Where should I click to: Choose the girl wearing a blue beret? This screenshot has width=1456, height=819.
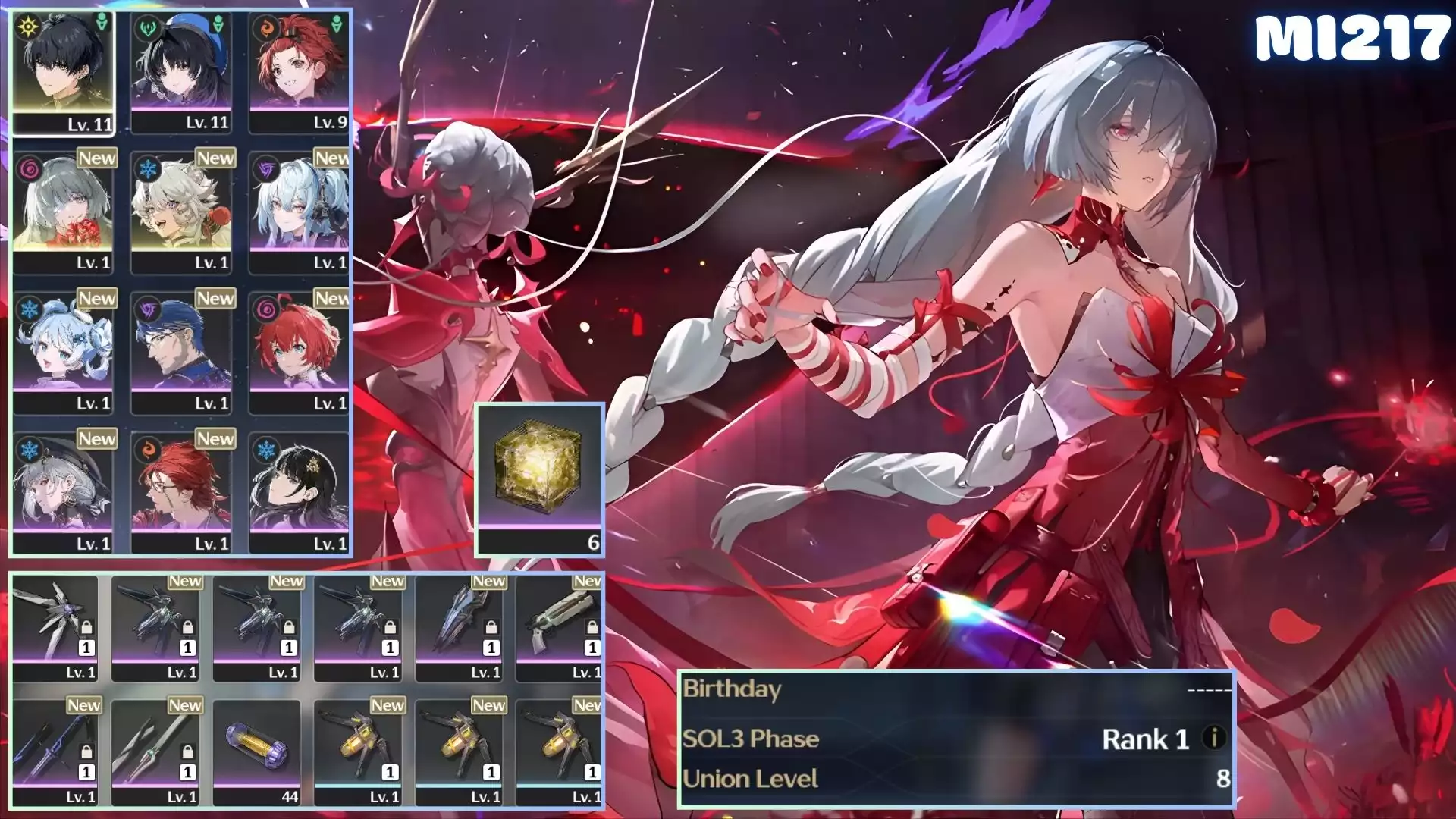point(181,72)
